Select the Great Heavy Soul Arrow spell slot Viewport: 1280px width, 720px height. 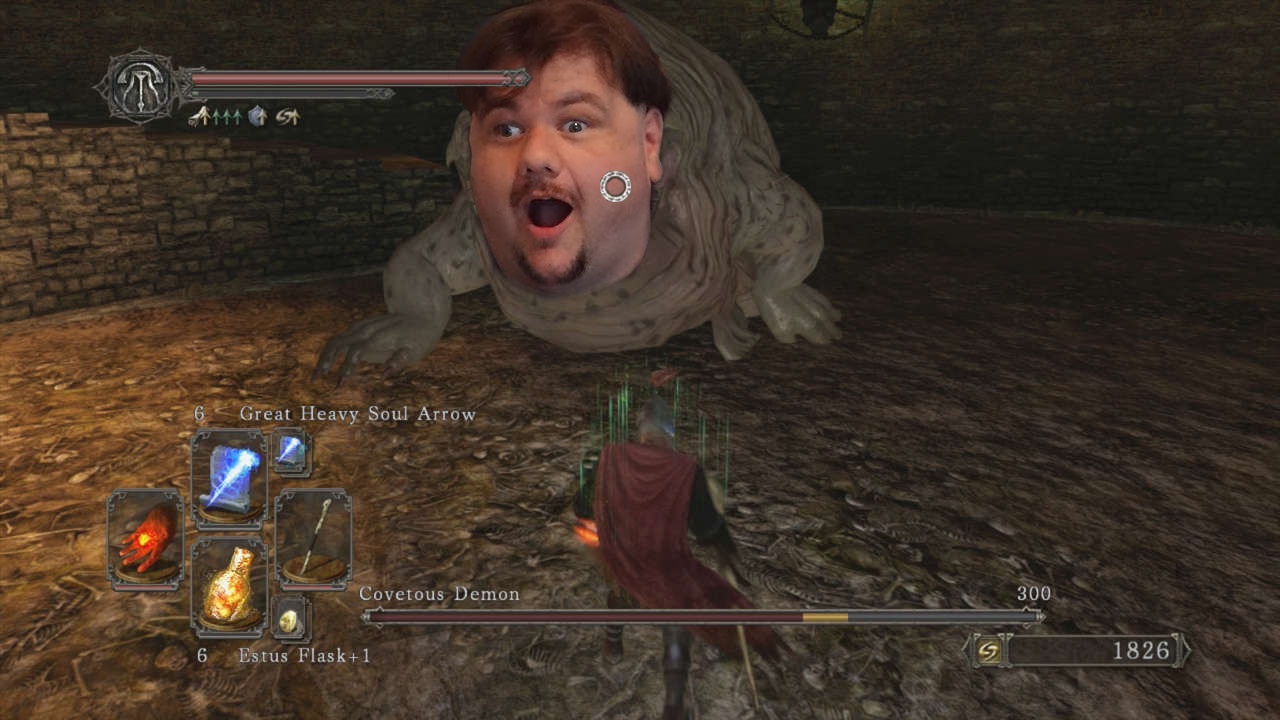[x=229, y=479]
